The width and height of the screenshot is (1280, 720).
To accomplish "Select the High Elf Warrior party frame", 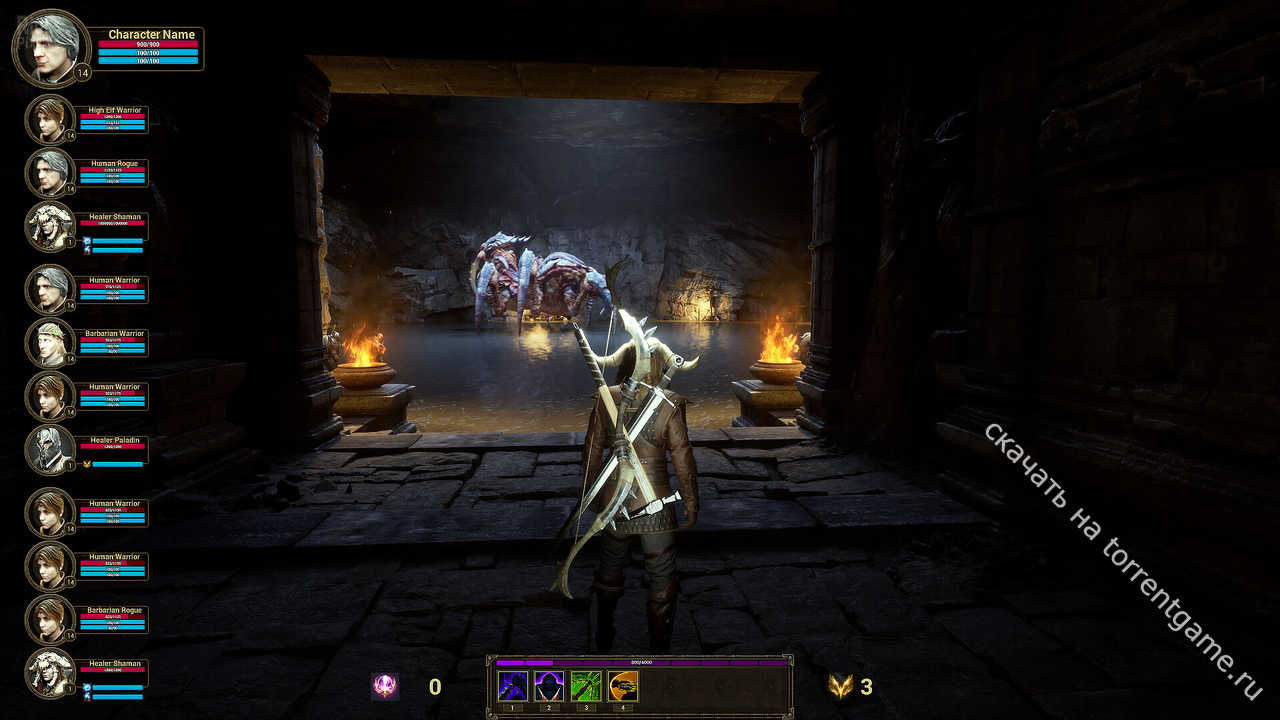I will tap(50, 120).
